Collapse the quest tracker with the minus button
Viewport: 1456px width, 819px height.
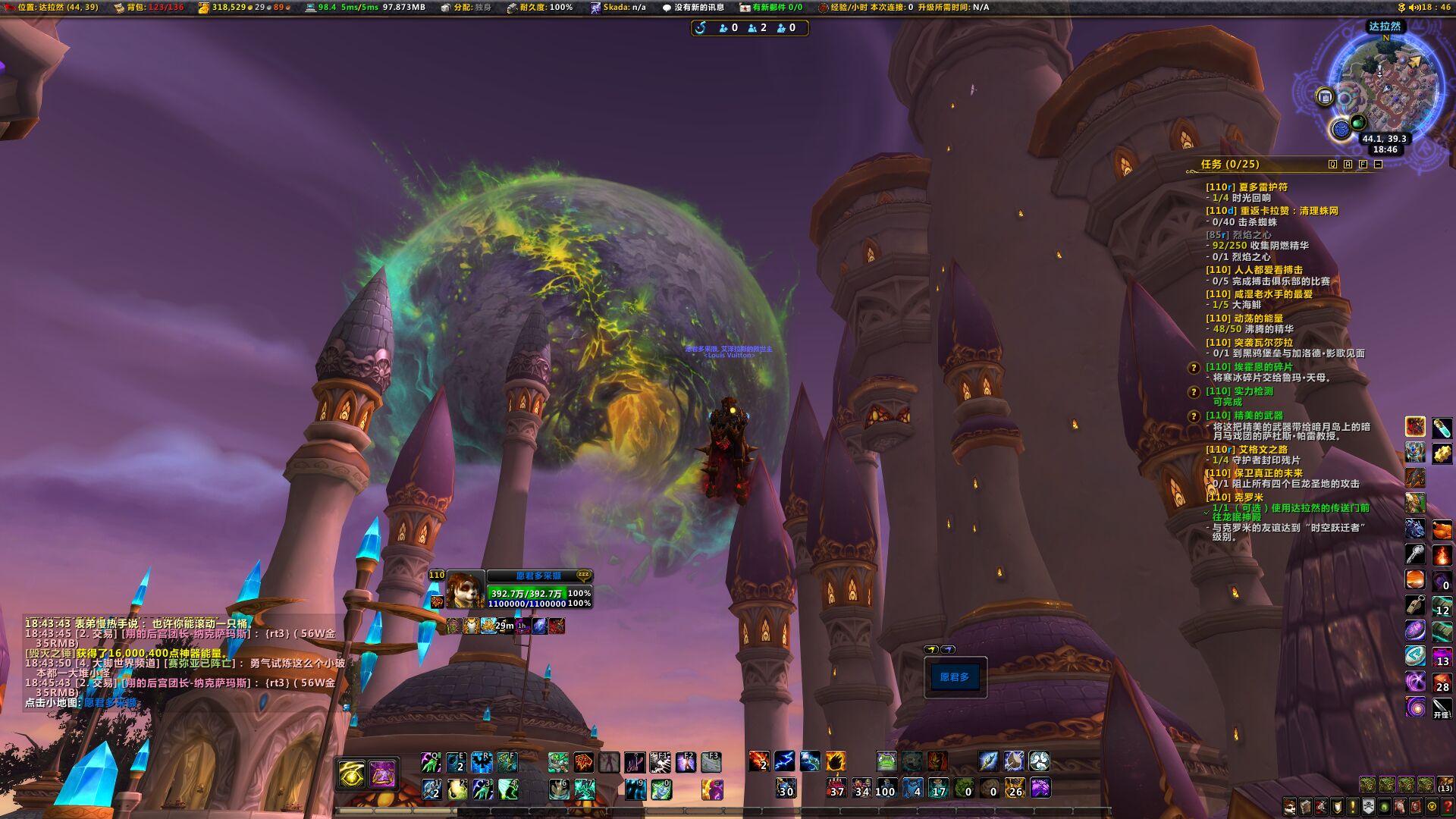coord(1378,164)
